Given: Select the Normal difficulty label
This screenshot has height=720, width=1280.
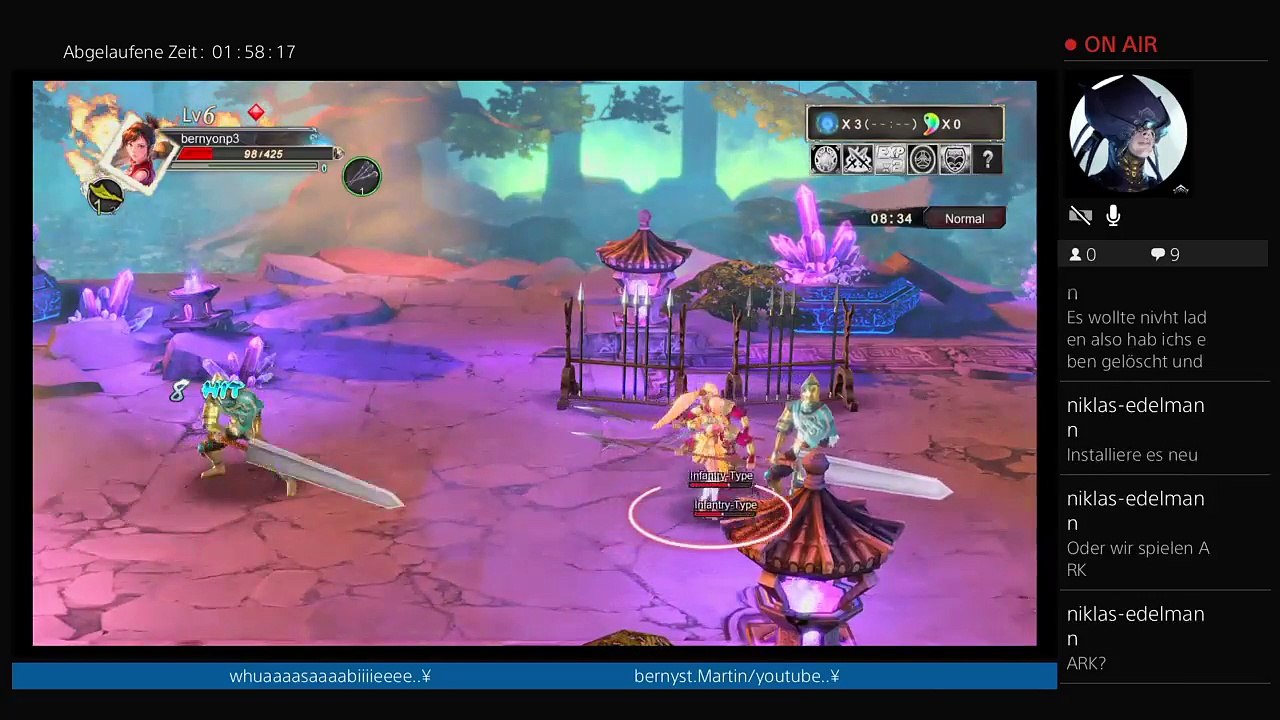Looking at the screenshot, I should click(x=964, y=218).
